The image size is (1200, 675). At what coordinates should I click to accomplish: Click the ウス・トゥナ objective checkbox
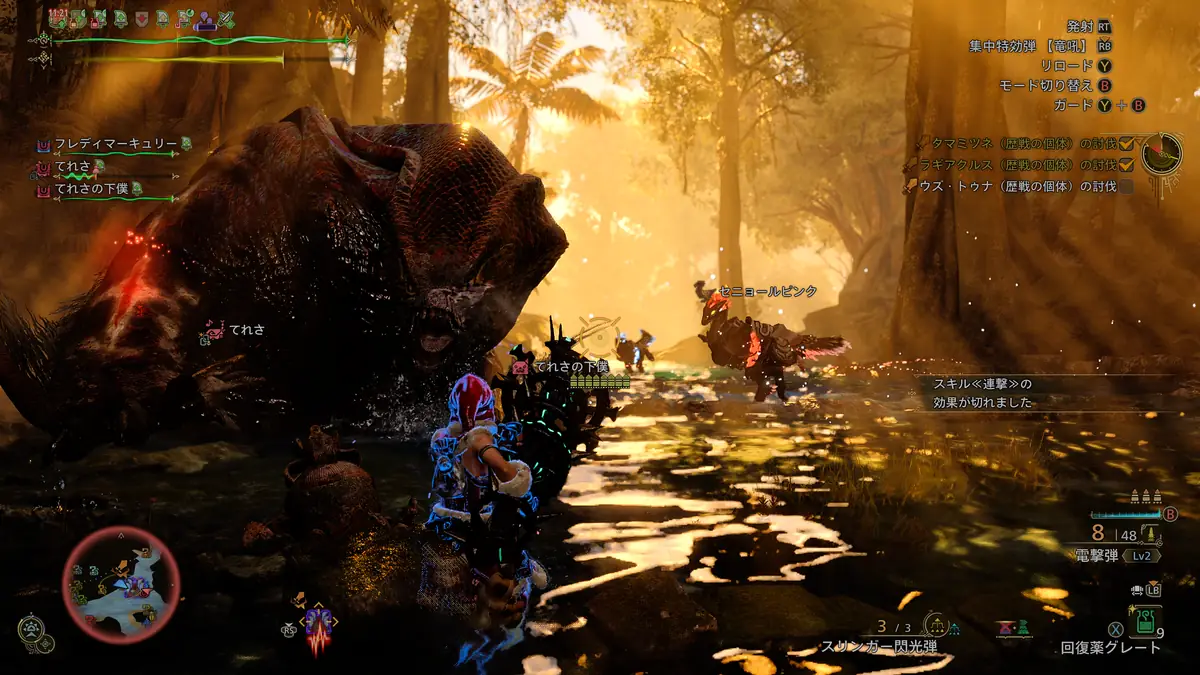(1126, 186)
